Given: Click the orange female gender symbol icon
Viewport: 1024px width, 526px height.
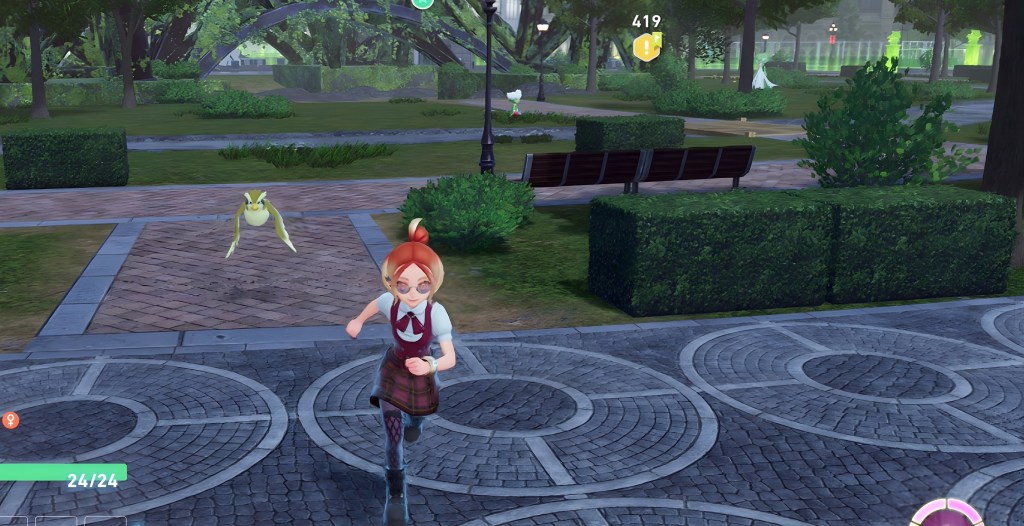Looking at the screenshot, I should click(x=11, y=421).
